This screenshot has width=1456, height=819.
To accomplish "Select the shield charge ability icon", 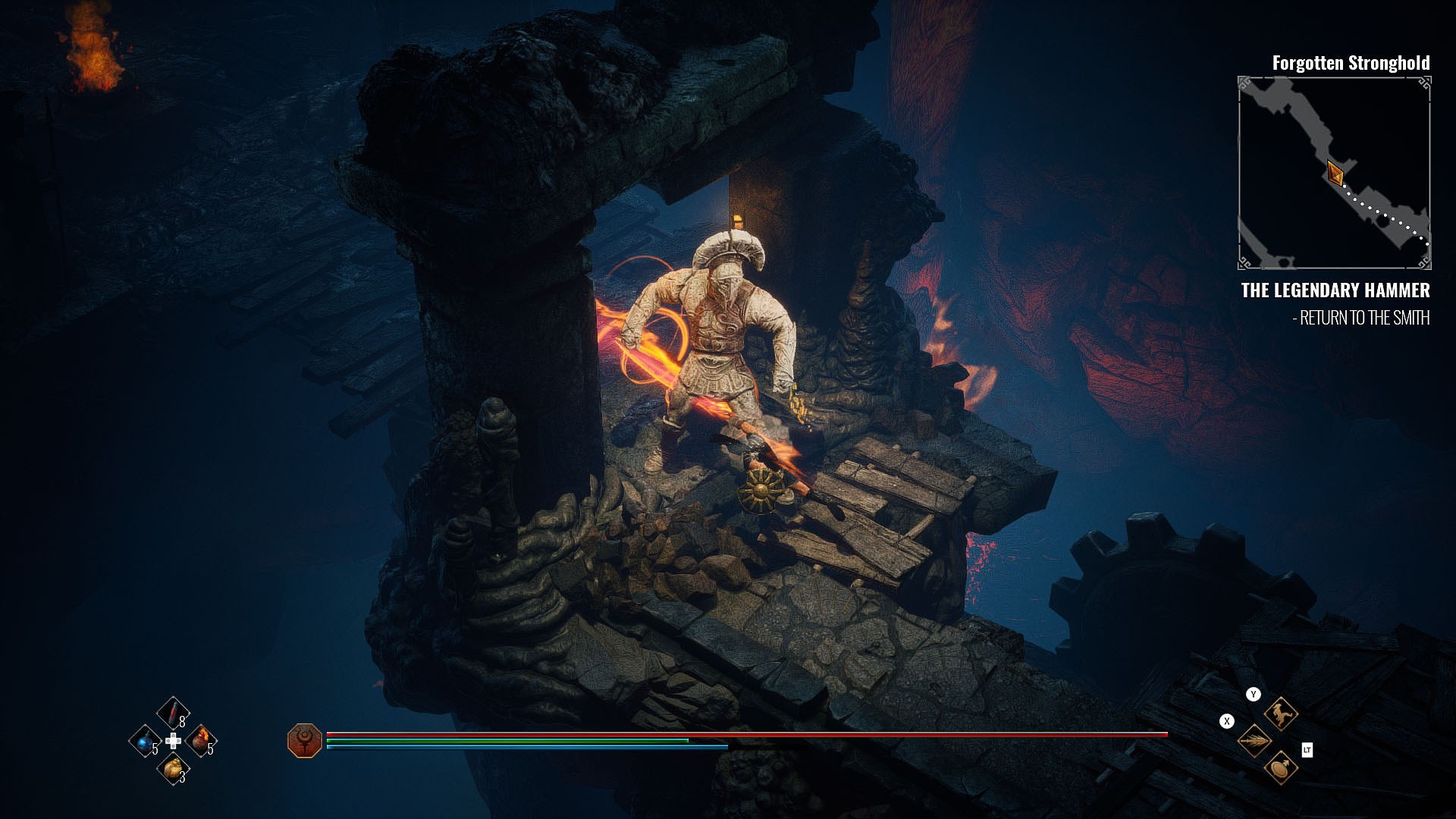I will click(1281, 768).
